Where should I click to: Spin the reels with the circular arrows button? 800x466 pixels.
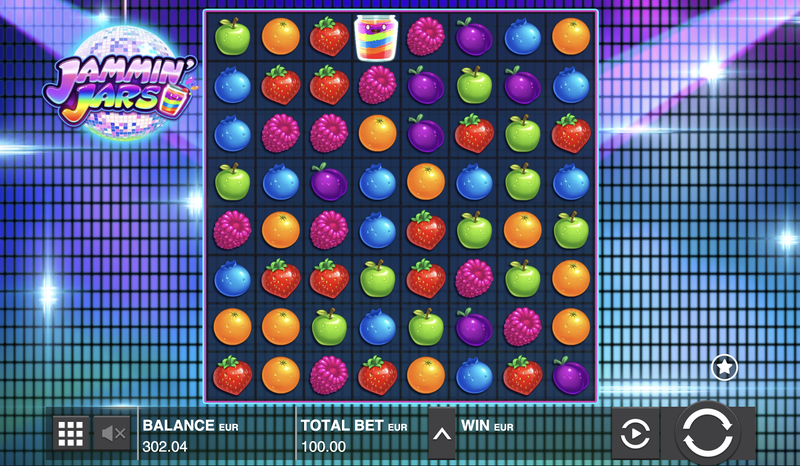[709, 433]
